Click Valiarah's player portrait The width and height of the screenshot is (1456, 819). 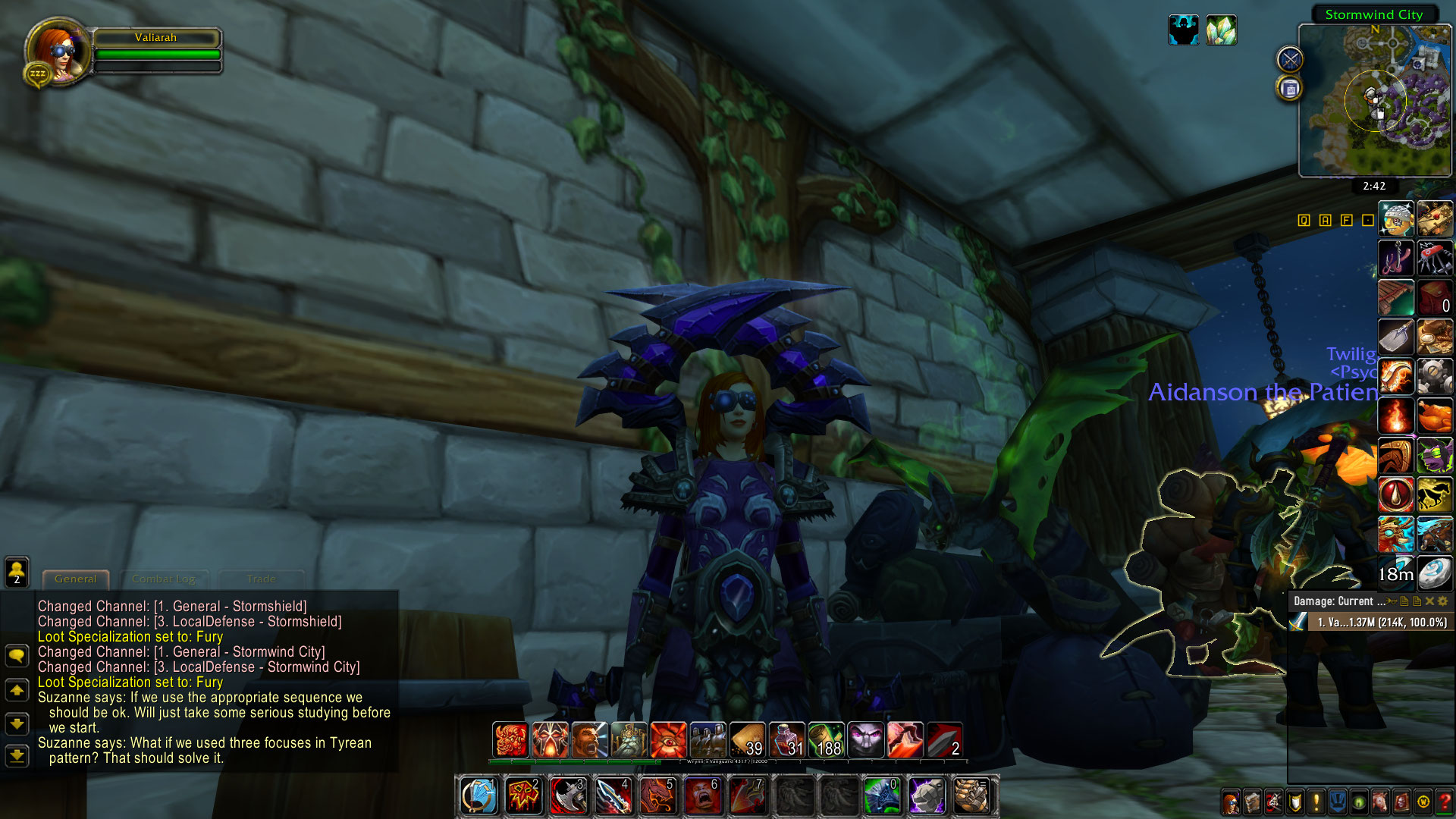pos(58,52)
